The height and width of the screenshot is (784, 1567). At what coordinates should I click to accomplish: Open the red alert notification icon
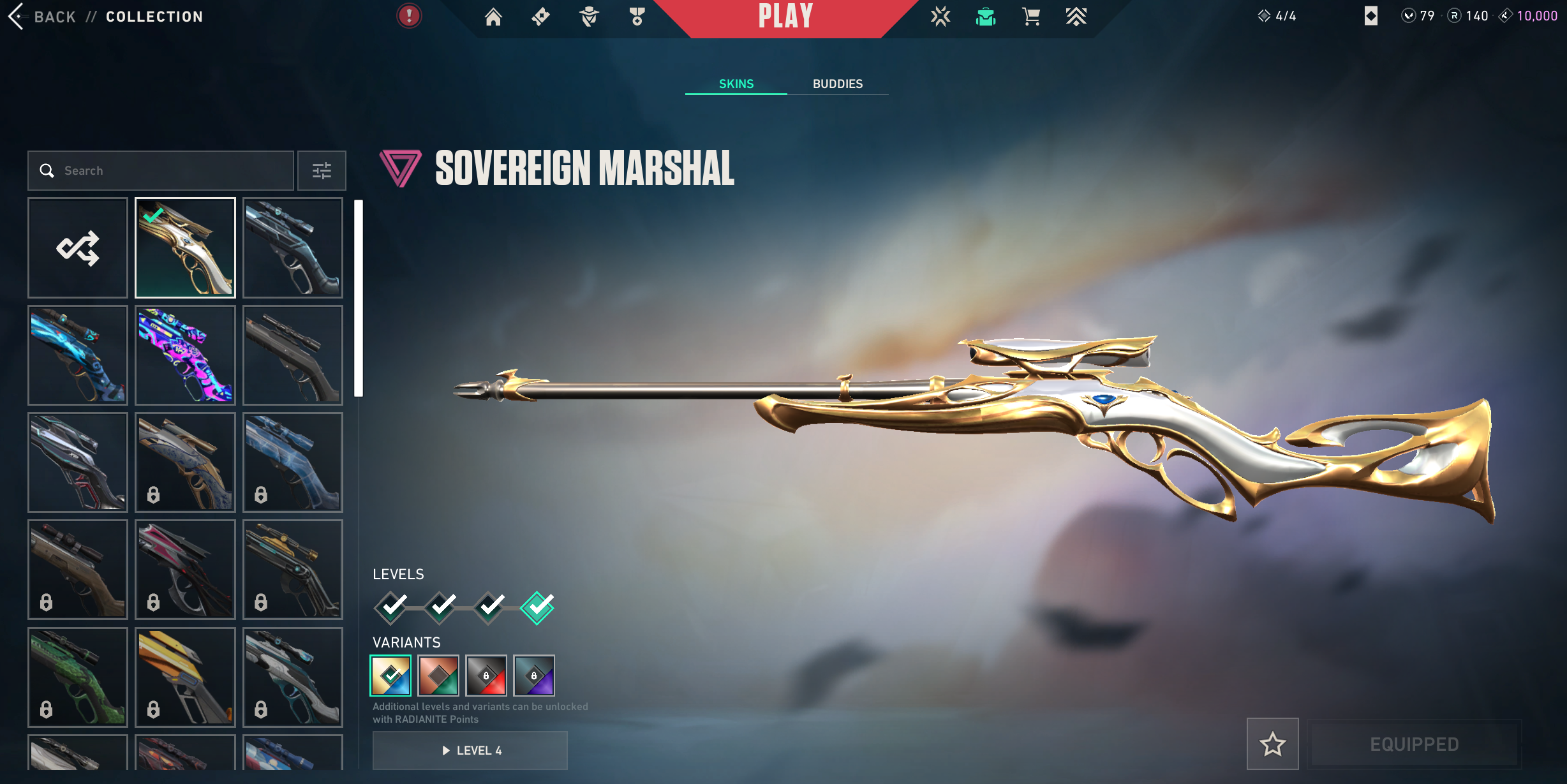409,16
